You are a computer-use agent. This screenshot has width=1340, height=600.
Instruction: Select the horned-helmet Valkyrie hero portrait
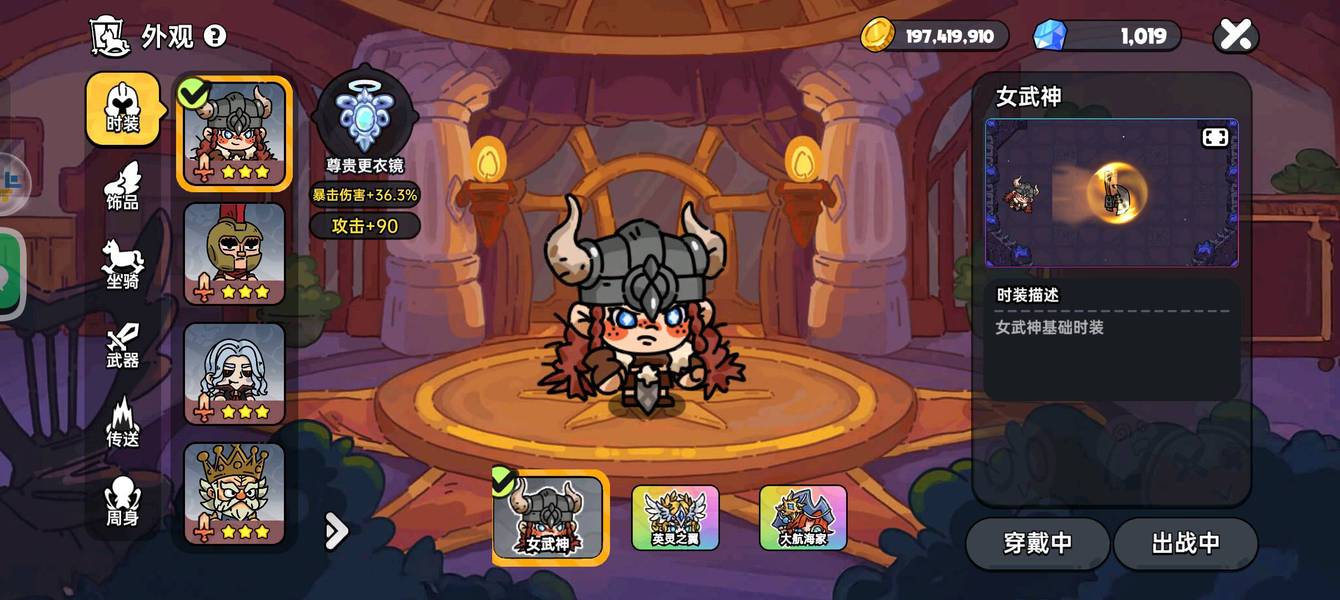[235, 133]
